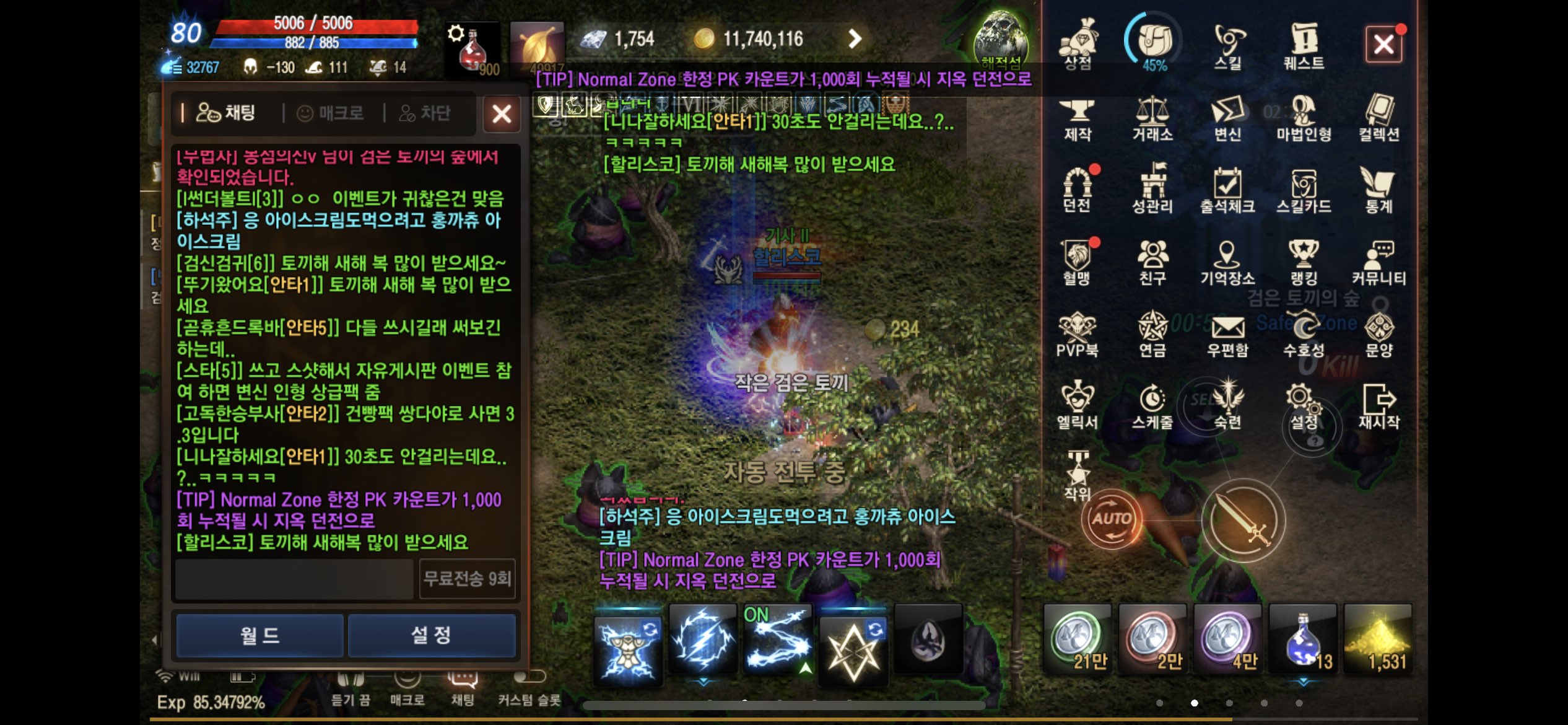Switch to the 매크로 tab in chat
The width and height of the screenshot is (1568, 725).
point(331,113)
